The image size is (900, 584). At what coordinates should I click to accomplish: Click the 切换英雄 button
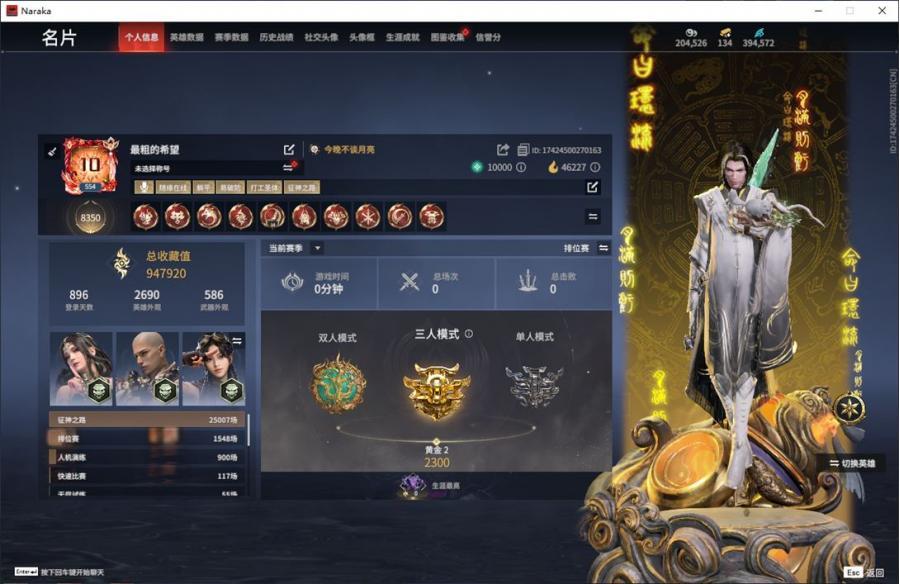[852, 464]
